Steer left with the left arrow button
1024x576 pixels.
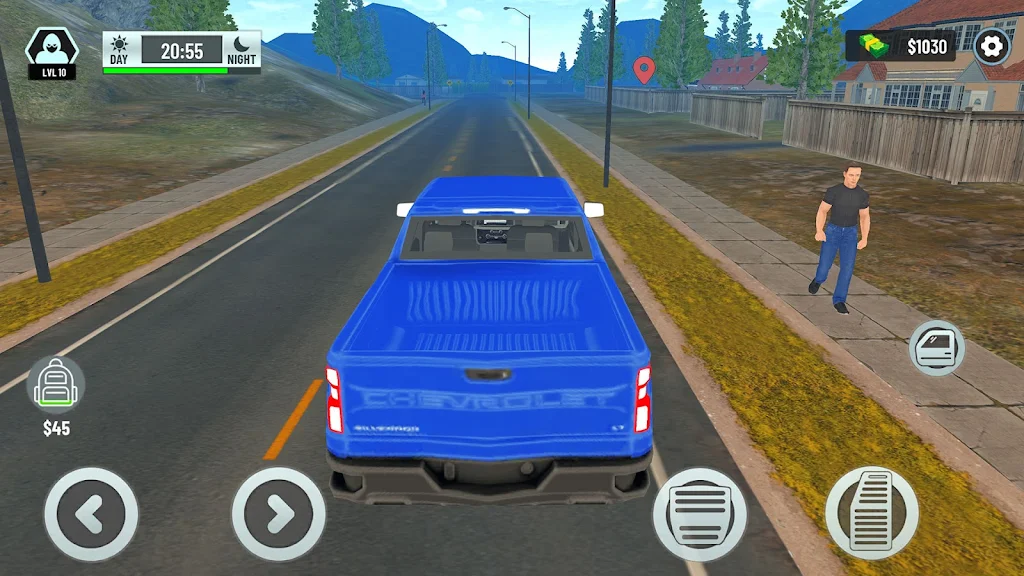[91, 514]
